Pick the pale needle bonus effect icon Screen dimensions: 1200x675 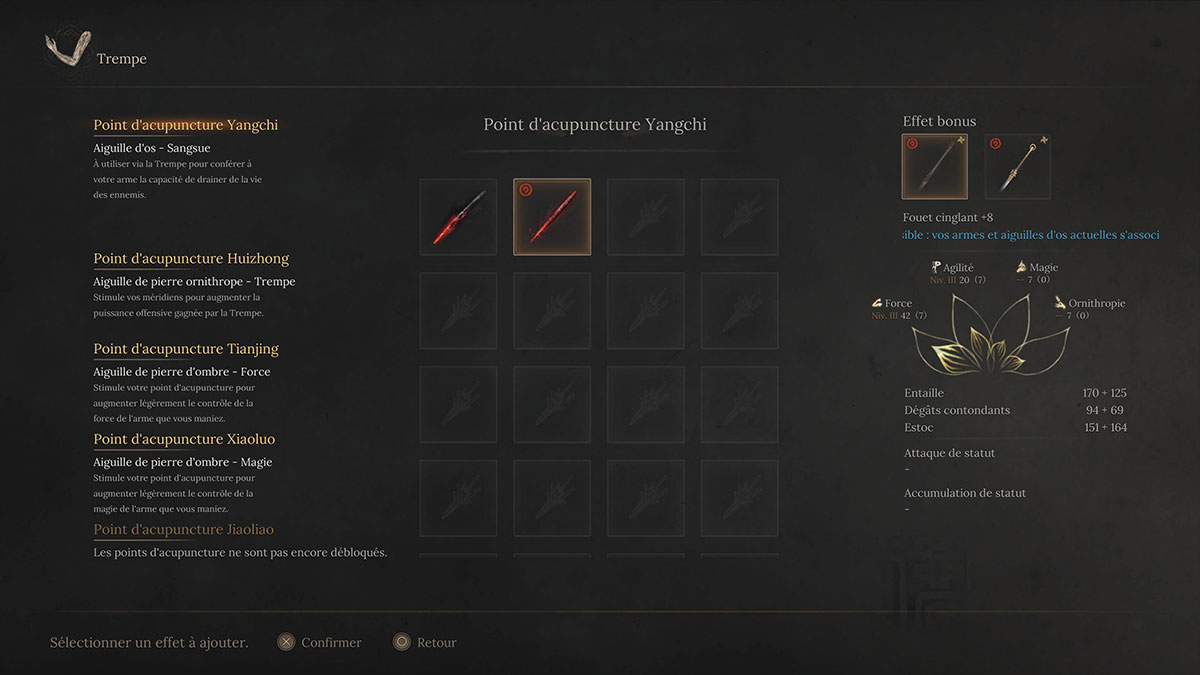(1017, 167)
